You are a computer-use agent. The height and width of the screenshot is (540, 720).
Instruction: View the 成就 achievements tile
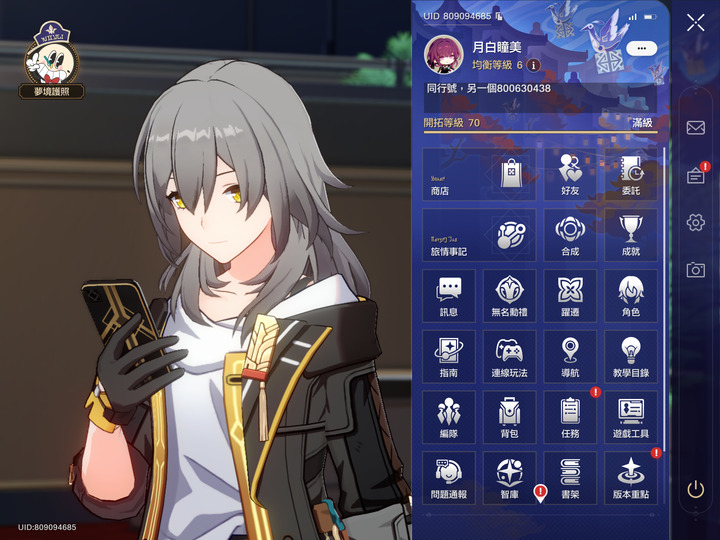tap(630, 235)
